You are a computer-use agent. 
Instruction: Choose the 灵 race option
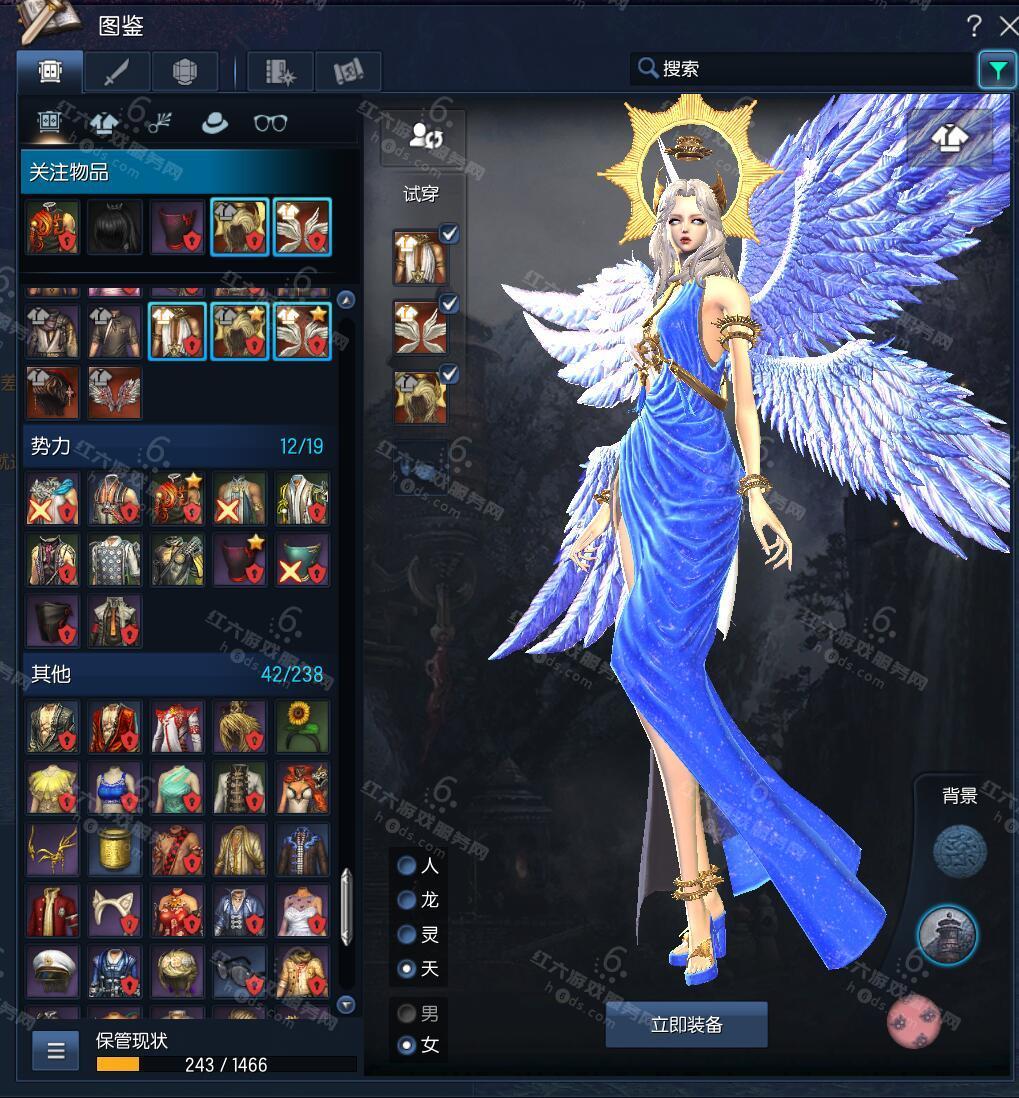tap(407, 935)
